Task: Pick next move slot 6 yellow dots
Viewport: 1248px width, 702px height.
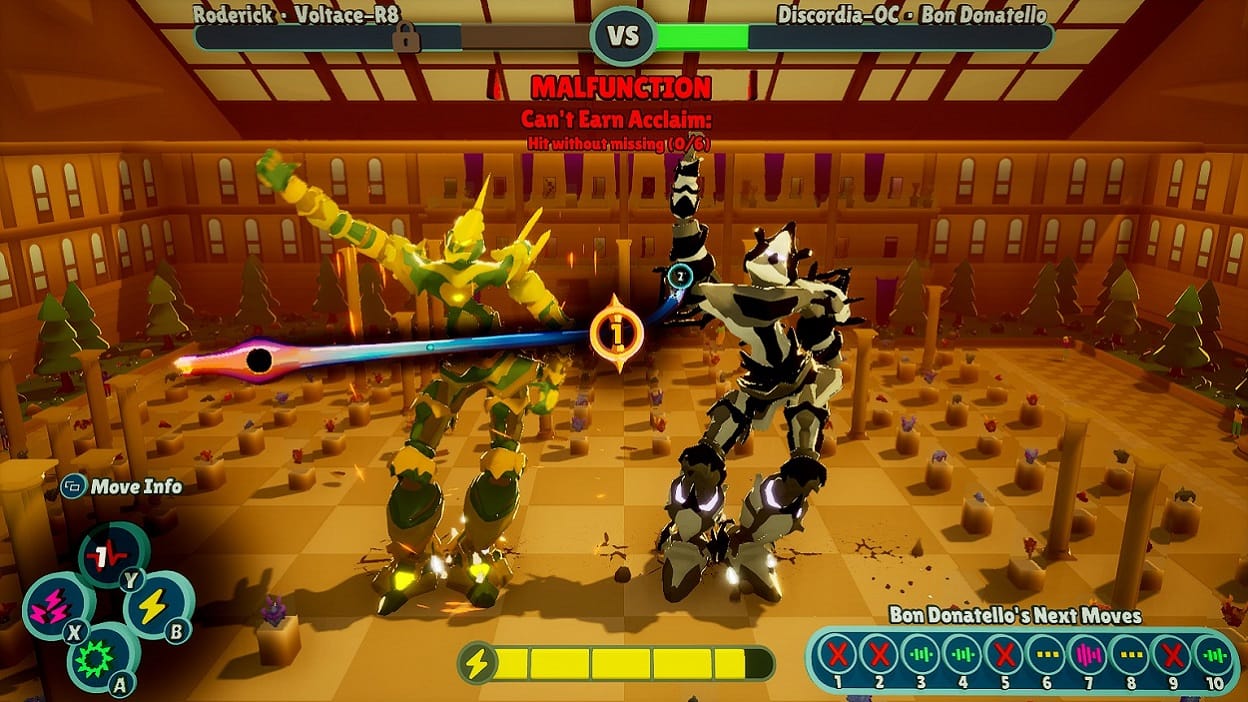Action: (1046, 655)
